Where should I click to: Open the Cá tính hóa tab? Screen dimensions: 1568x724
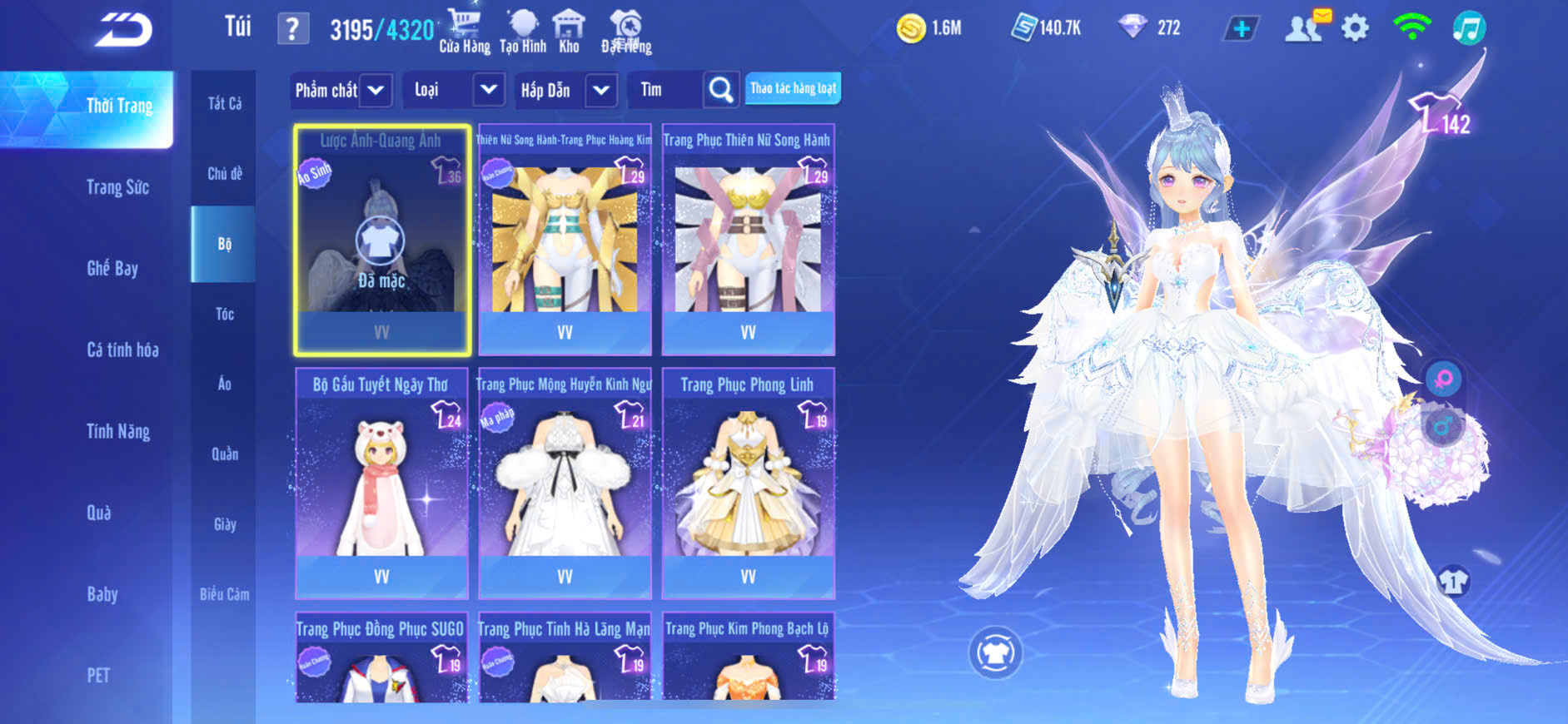pos(122,350)
